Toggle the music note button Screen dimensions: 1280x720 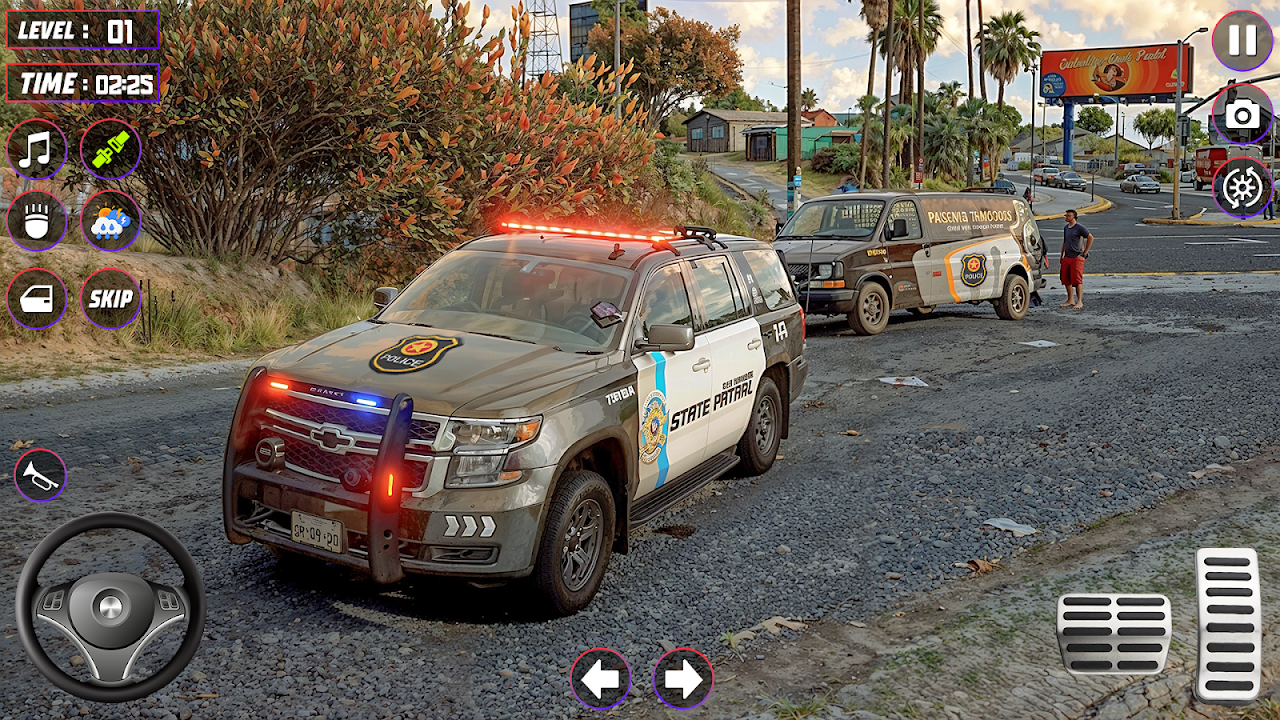(37, 149)
